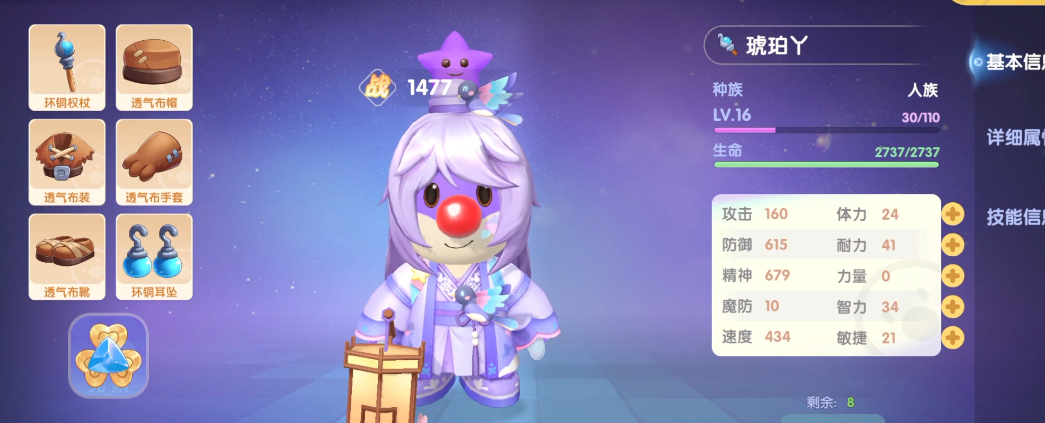Select the 环铜权杖 staff equipment slot
The height and width of the screenshot is (423, 1045).
[67, 67]
